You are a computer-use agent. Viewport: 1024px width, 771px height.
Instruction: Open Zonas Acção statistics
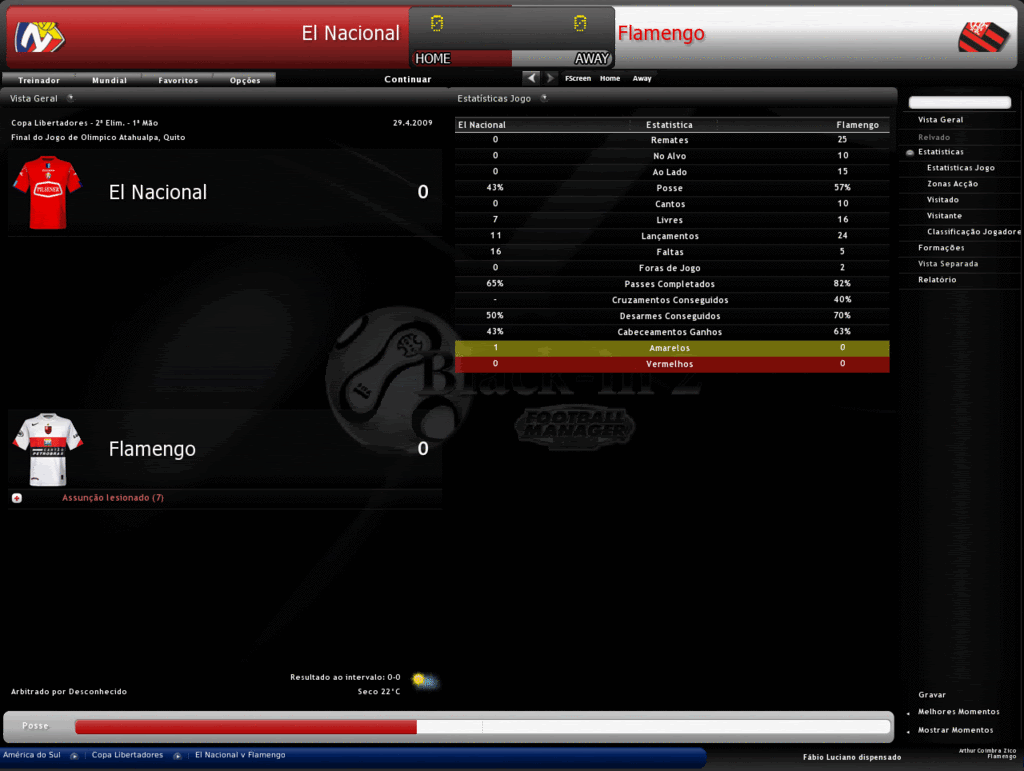point(952,184)
